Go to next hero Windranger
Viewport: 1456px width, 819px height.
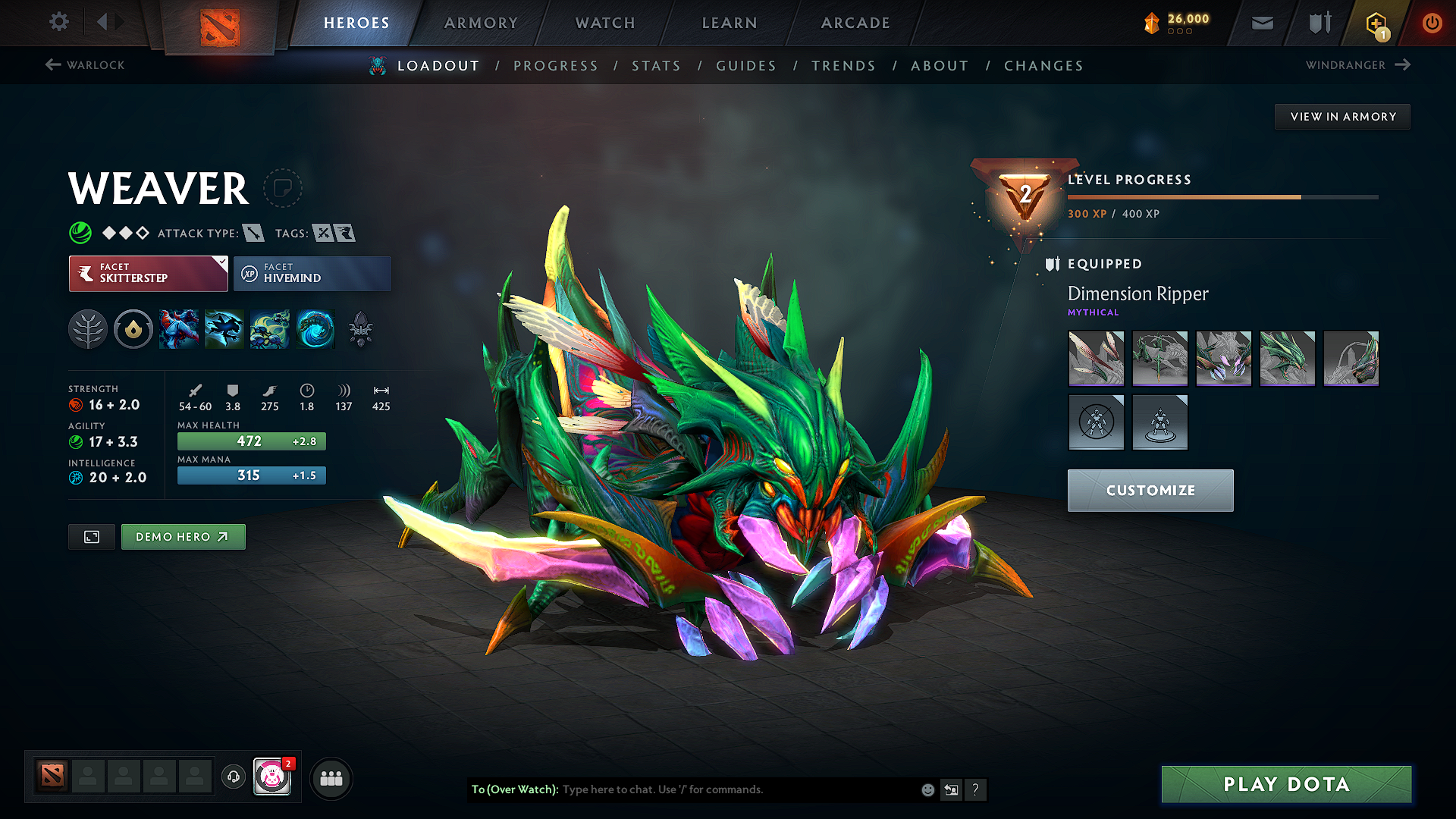pos(1357,65)
